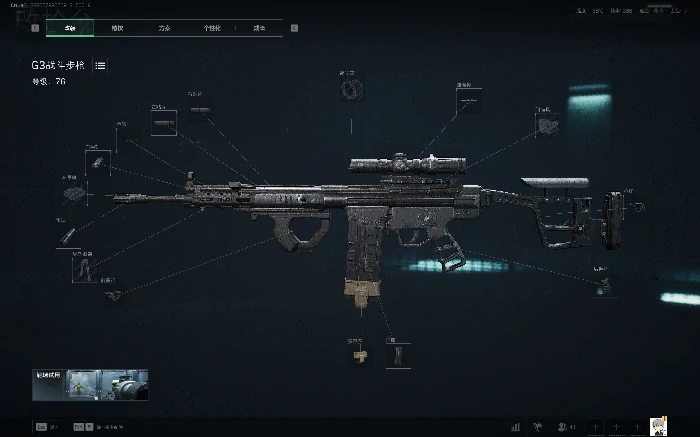700x437 pixels.
Task: Open the fifth top tab
Action: [259, 28]
